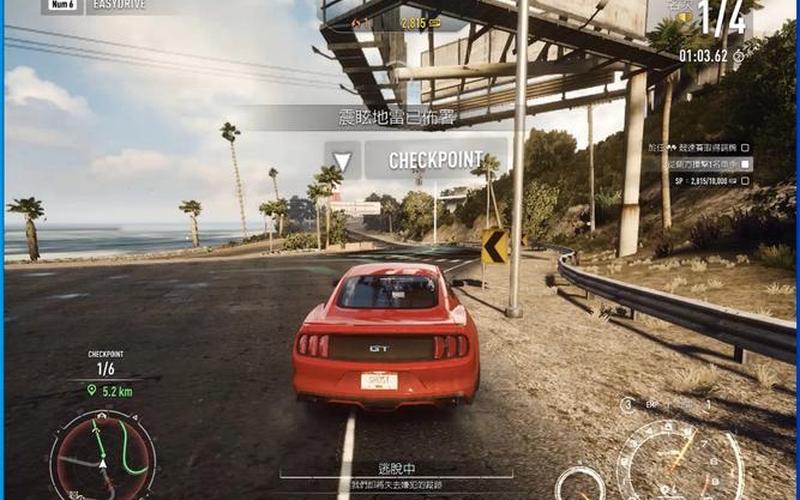800x500 pixels.
Task: Click the circular minimap with the green route
Action: point(103,456)
